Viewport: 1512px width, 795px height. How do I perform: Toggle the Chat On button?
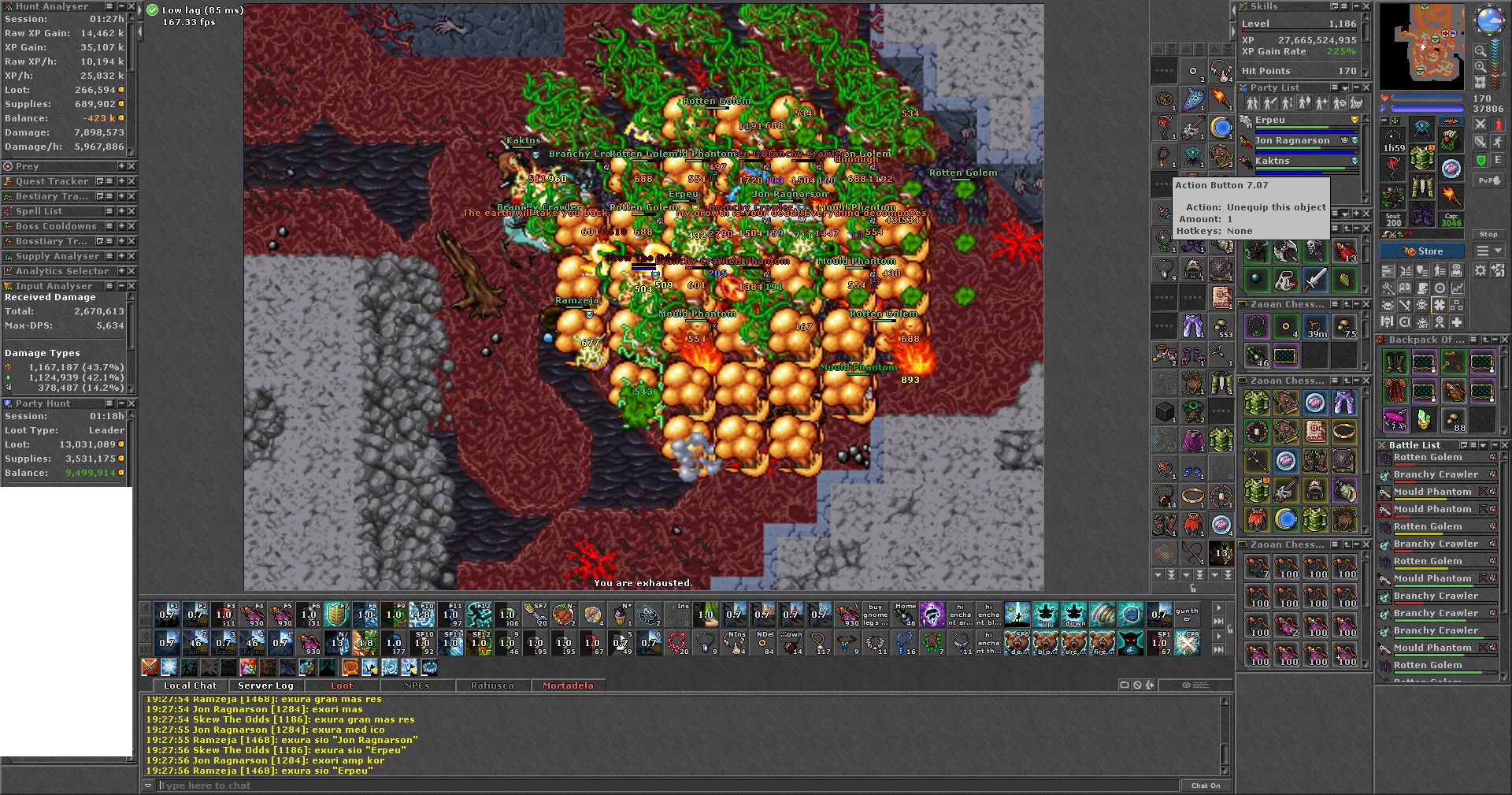pos(1205,786)
